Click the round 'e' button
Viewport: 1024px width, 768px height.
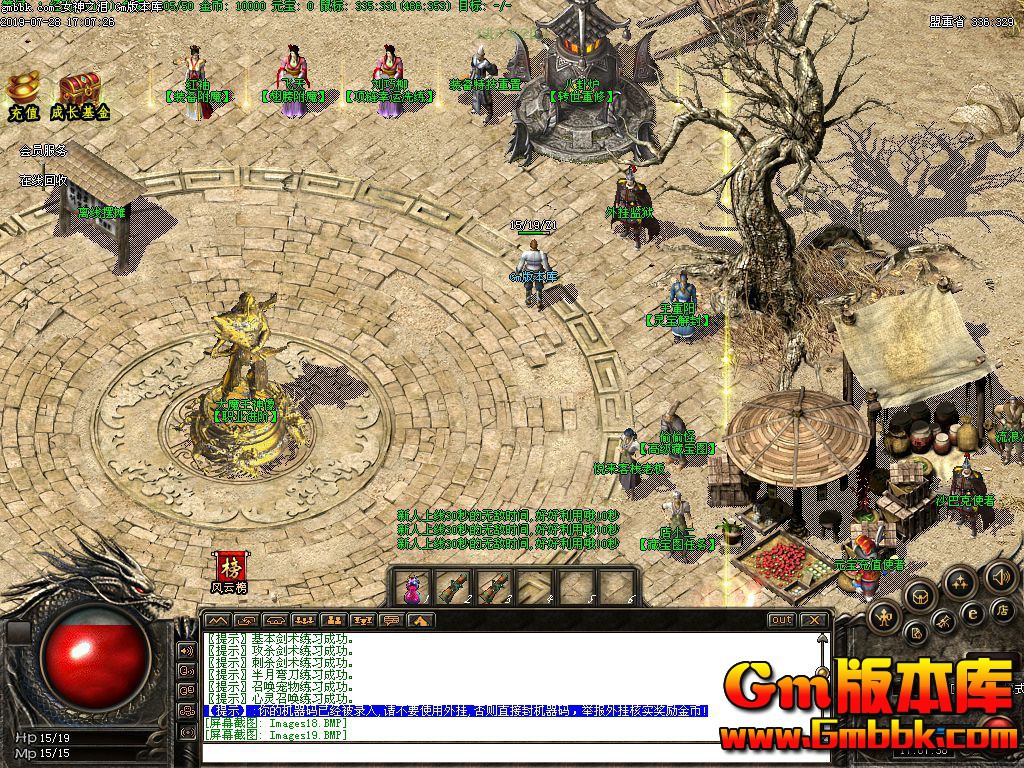coord(971,613)
